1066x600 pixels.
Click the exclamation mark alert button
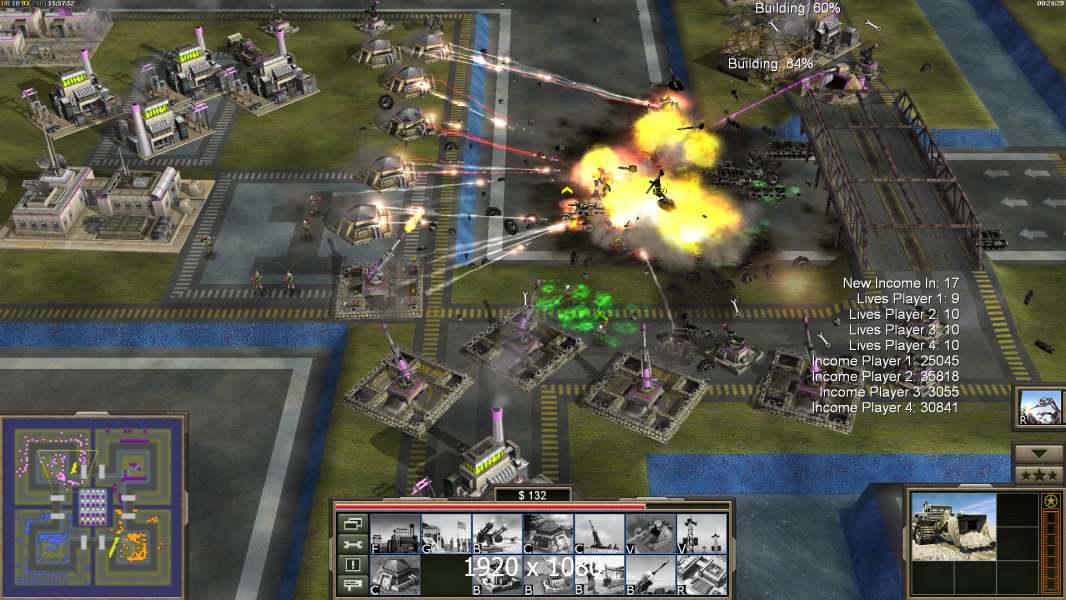point(351,565)
